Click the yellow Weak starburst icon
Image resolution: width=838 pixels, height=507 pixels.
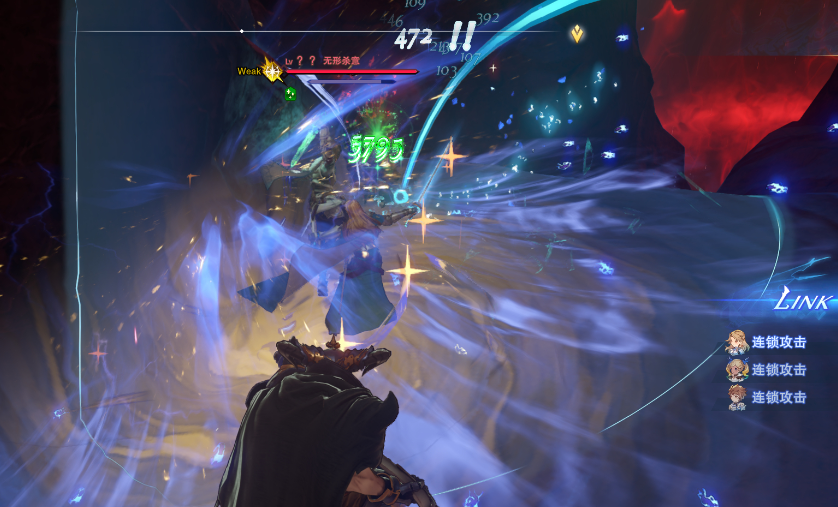(x=271, y=71)
